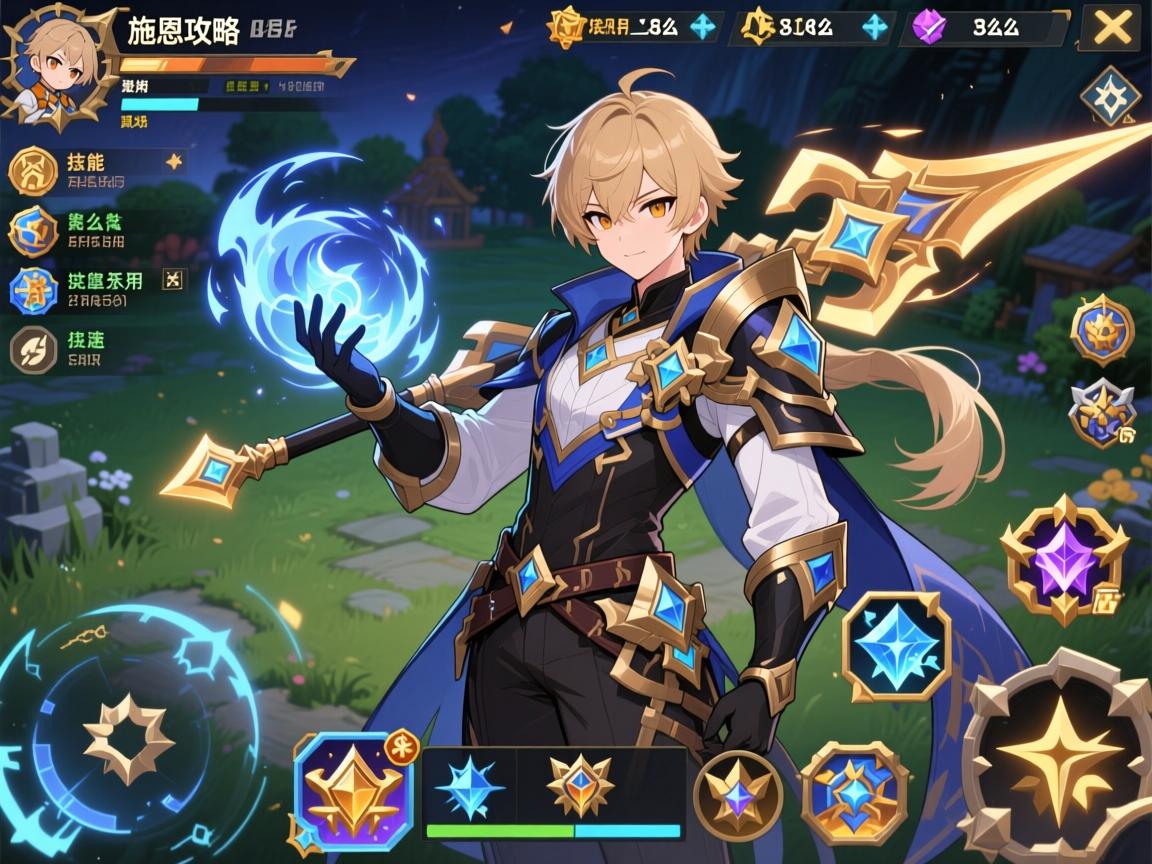
Task: Open the blue starburst badge menu entry
Action: coord(33,290)
